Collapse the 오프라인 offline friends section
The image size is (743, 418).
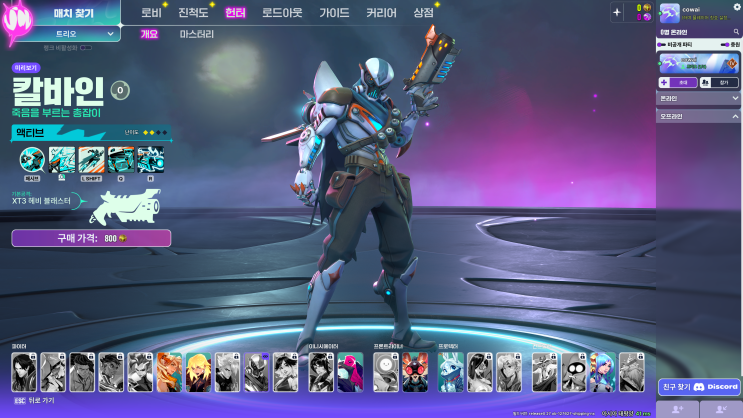coord(735,116)
